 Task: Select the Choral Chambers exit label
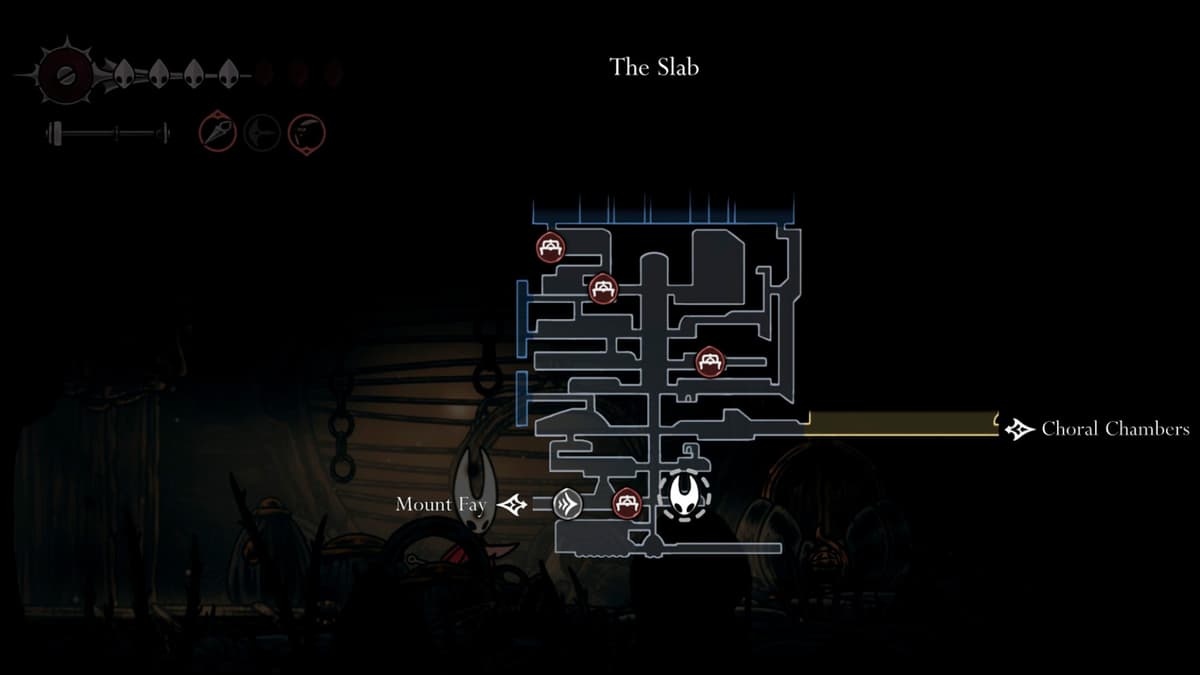point(1115,429)
